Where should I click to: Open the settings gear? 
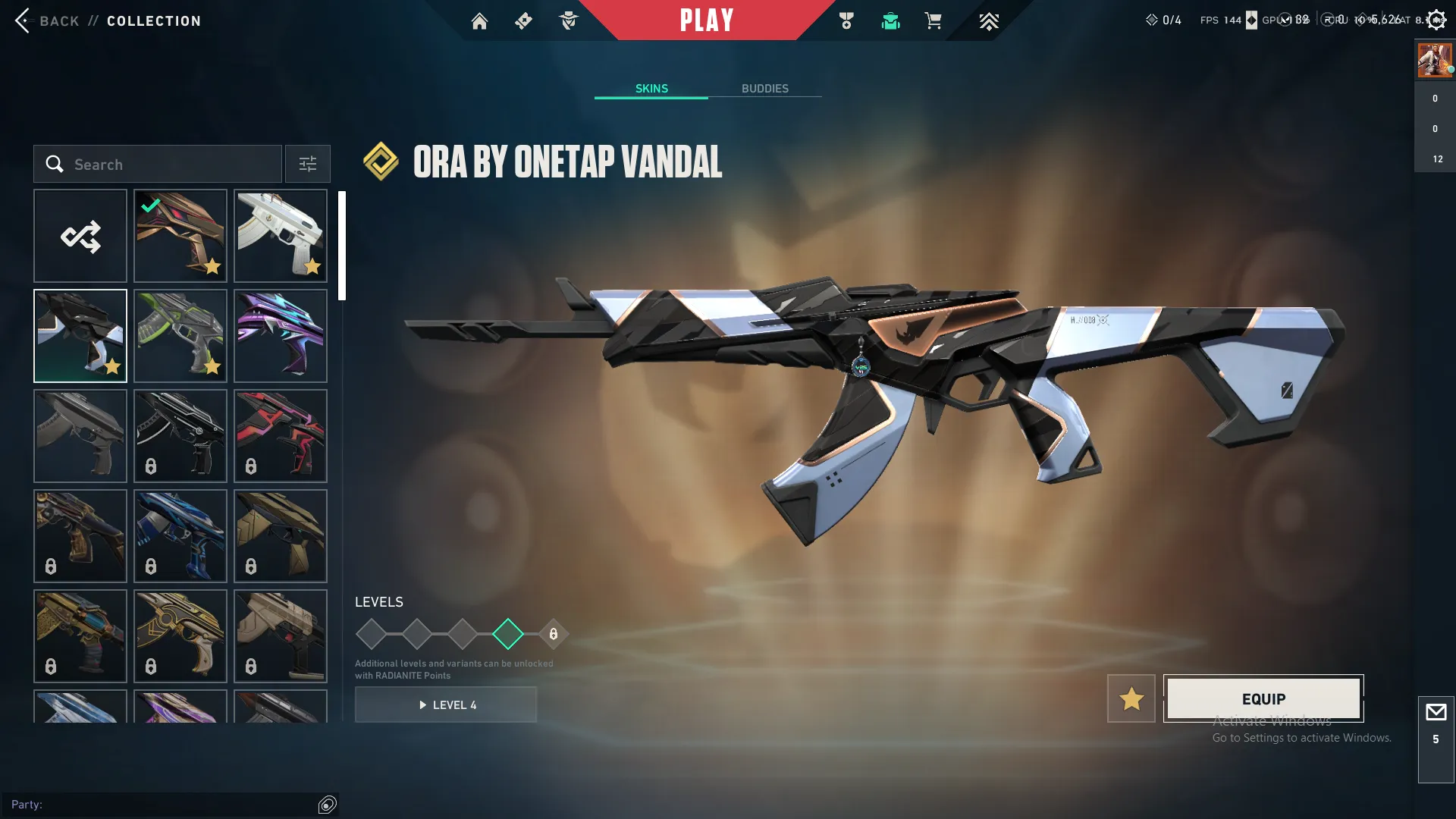pyautogui.click(x=1436, y=19)
